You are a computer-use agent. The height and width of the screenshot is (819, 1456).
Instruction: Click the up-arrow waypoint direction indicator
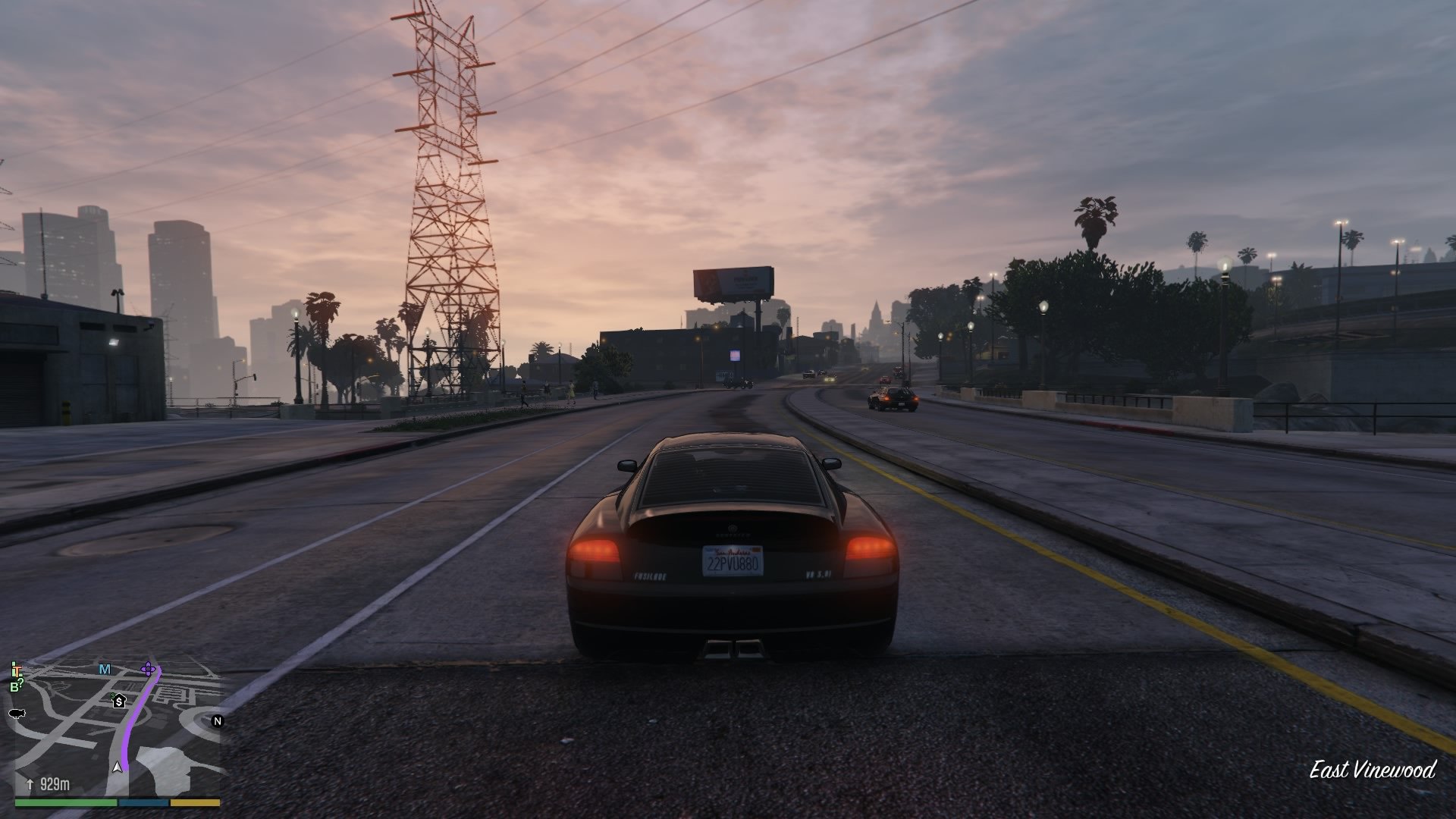[30, 784]
